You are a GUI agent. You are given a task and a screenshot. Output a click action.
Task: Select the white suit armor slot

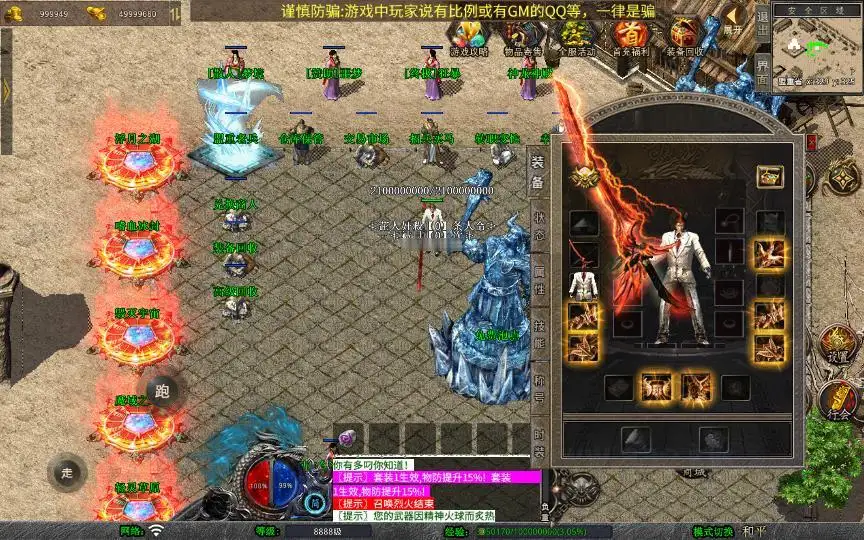[583, 287]
